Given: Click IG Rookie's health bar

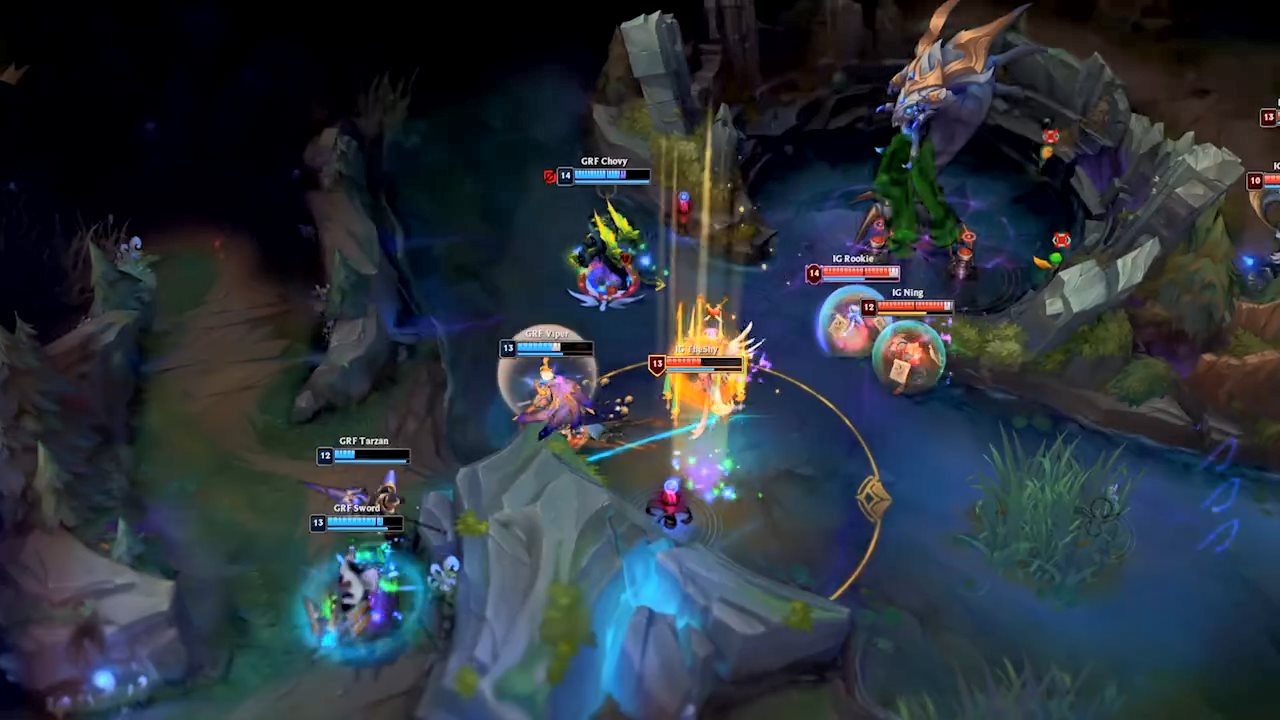Looking at the screenshot, I should (x=860, y=273).
